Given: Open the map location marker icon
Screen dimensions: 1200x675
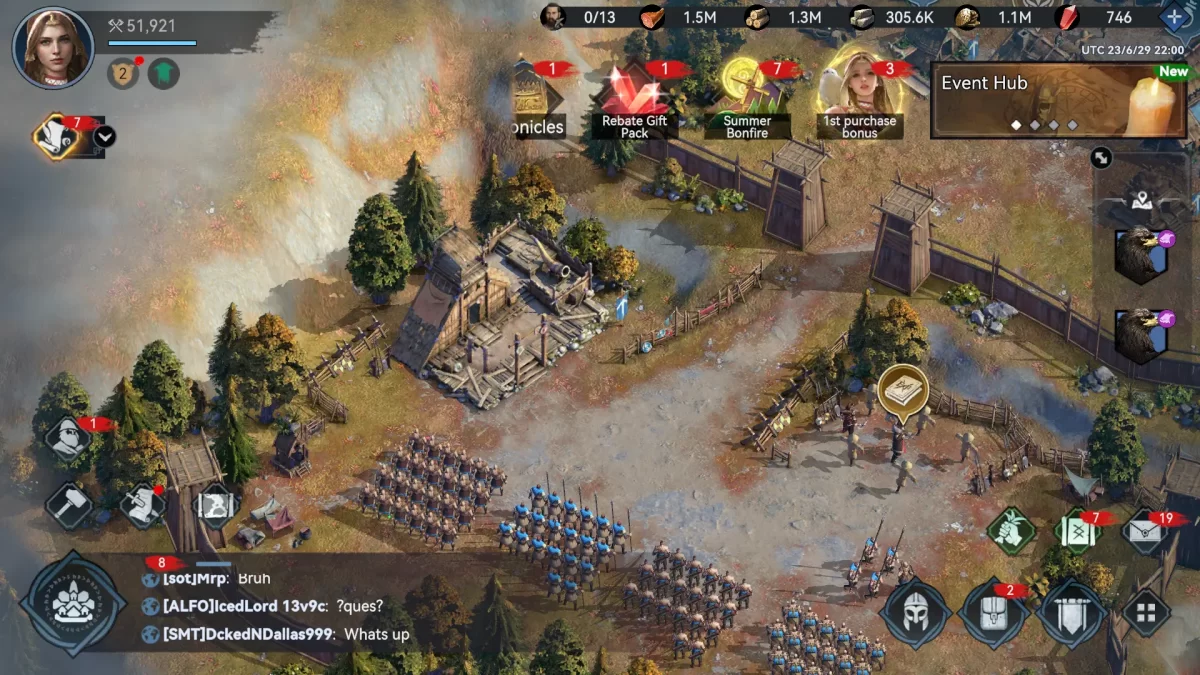Looking at the screenshot, I should pyautogui.click(x=1144, y=201).
